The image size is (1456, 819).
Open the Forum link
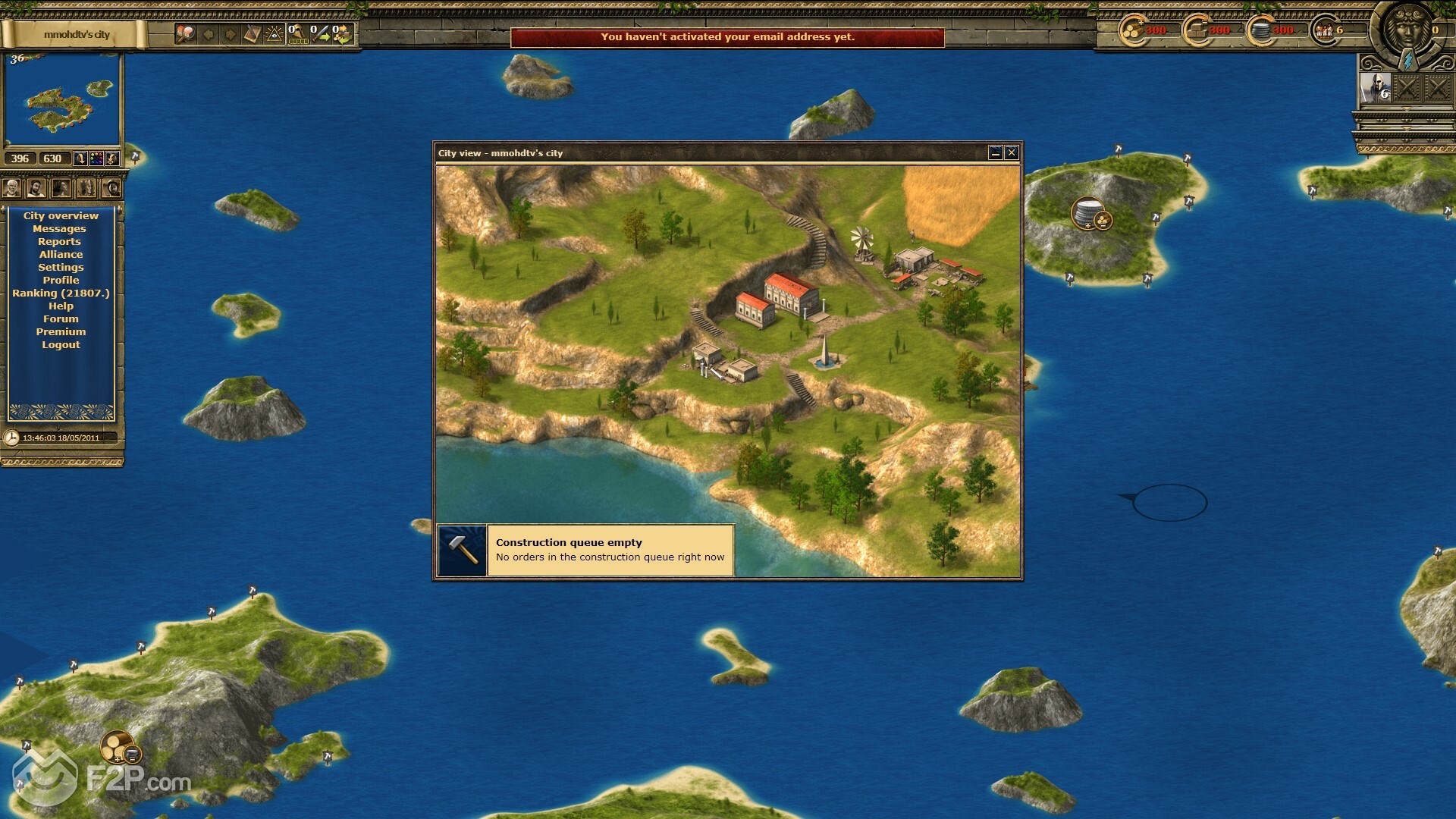pyautogui.click(x=61, y=319)
